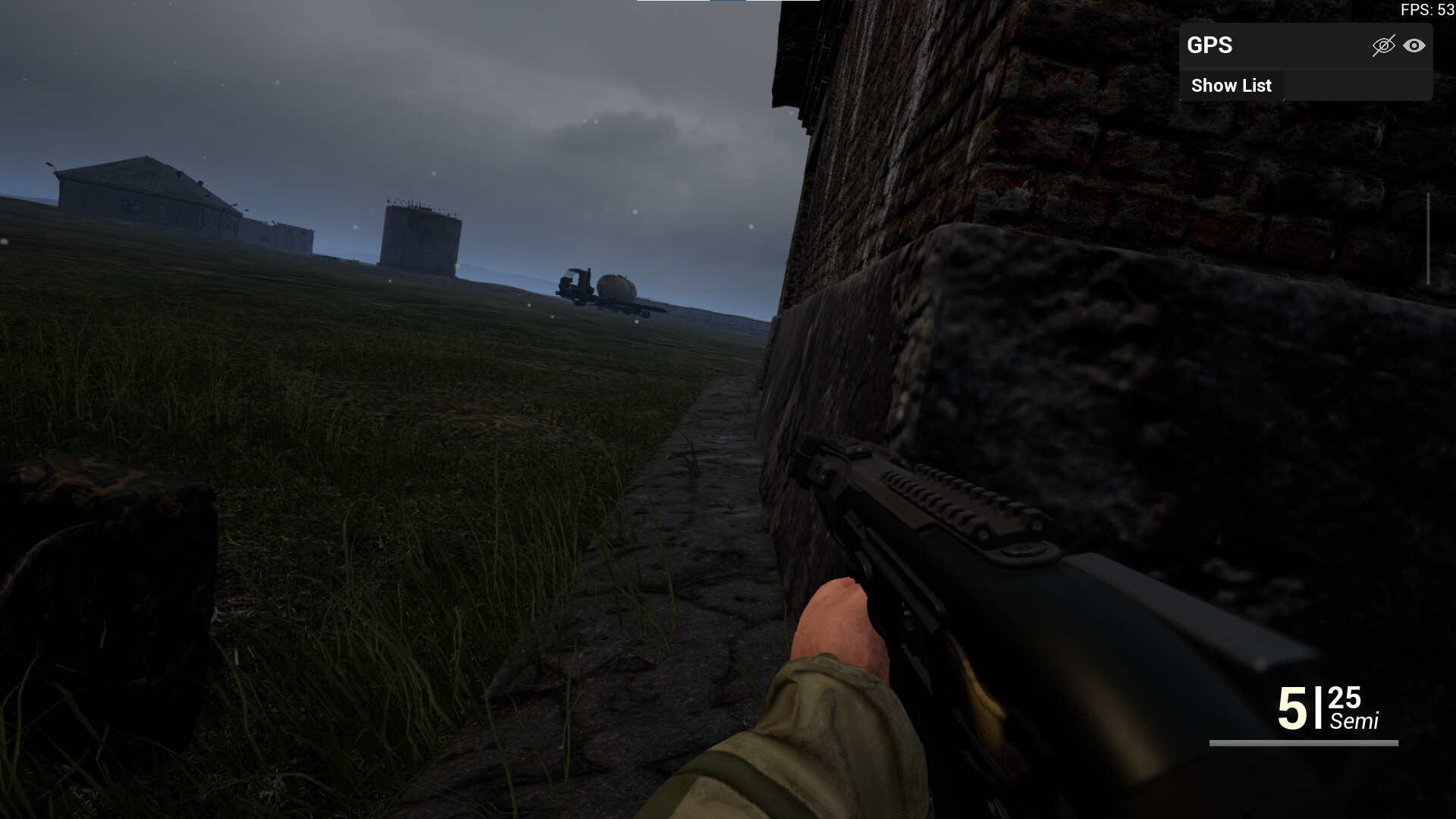
Task: Show the GPS with the open eye icon
Action: click(1415, 47)
